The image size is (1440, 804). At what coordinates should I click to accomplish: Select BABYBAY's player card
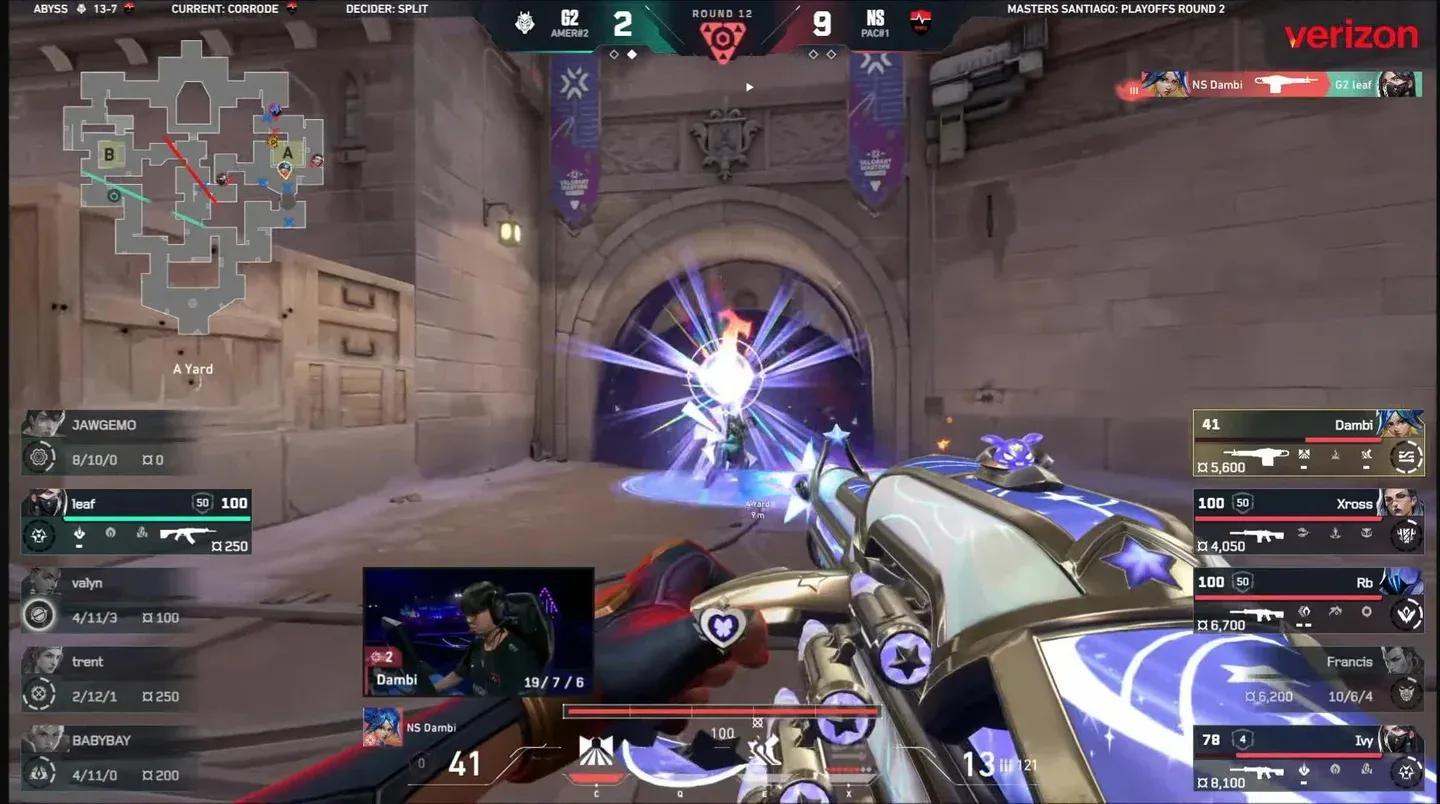110,757
